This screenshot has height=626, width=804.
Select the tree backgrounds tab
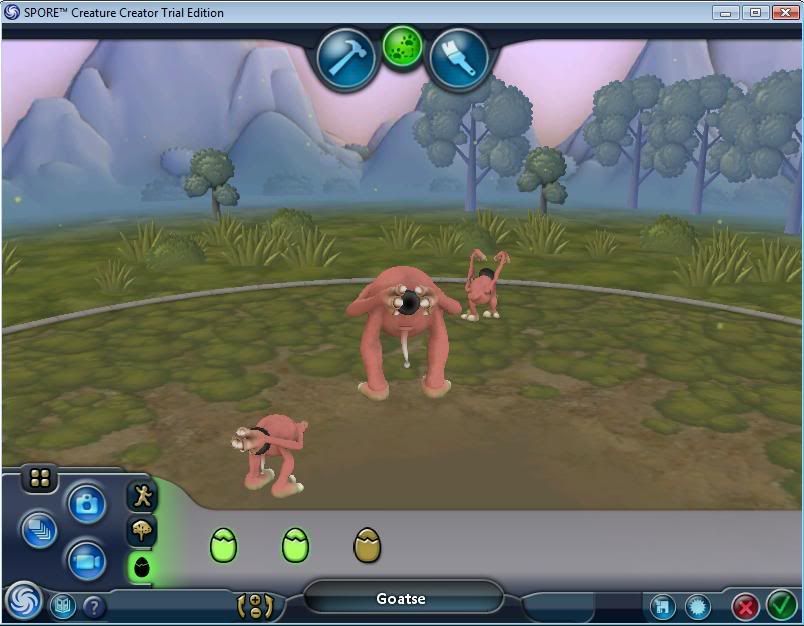[142, 530]
